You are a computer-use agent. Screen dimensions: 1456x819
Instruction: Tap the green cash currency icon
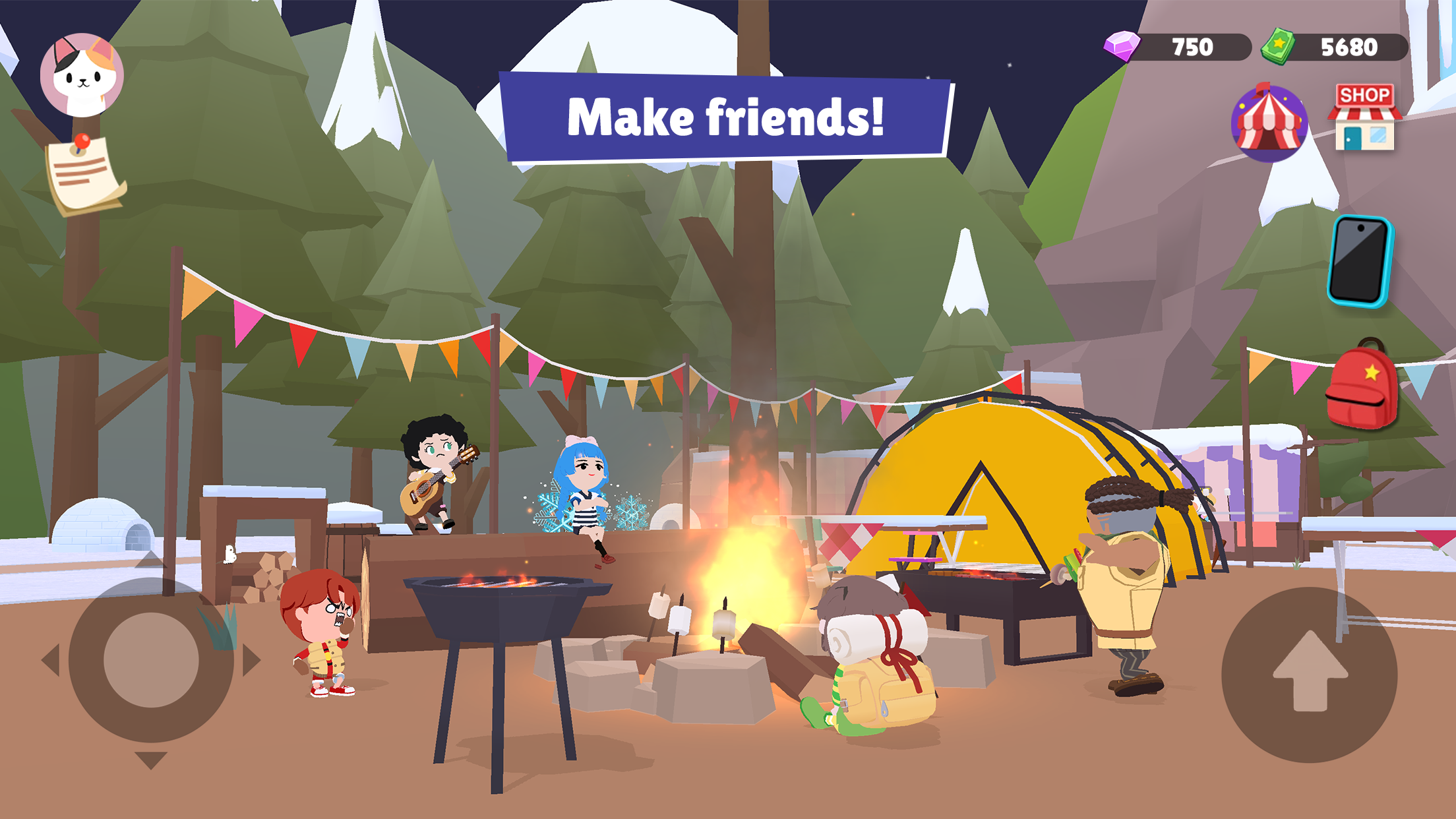pos(1277,45)
